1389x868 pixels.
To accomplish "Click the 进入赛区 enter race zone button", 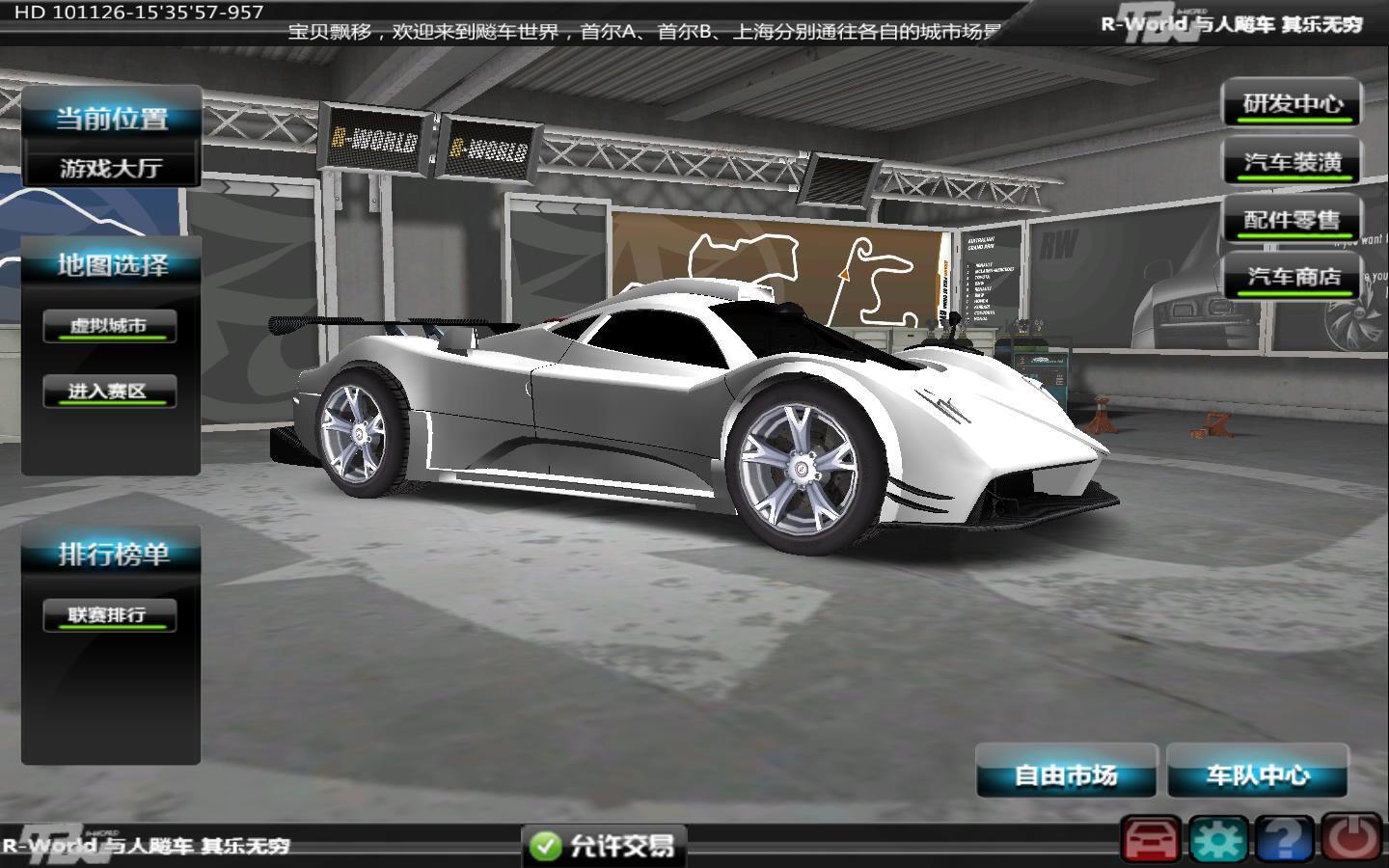I will click(x=109, y=392).
